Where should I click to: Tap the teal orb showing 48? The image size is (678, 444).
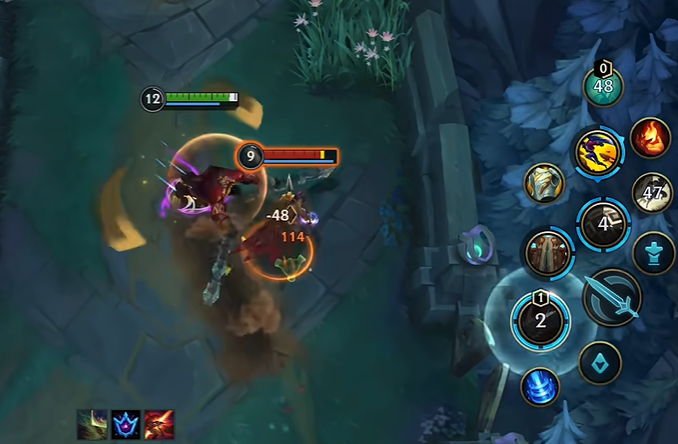[x=603, y=85]
